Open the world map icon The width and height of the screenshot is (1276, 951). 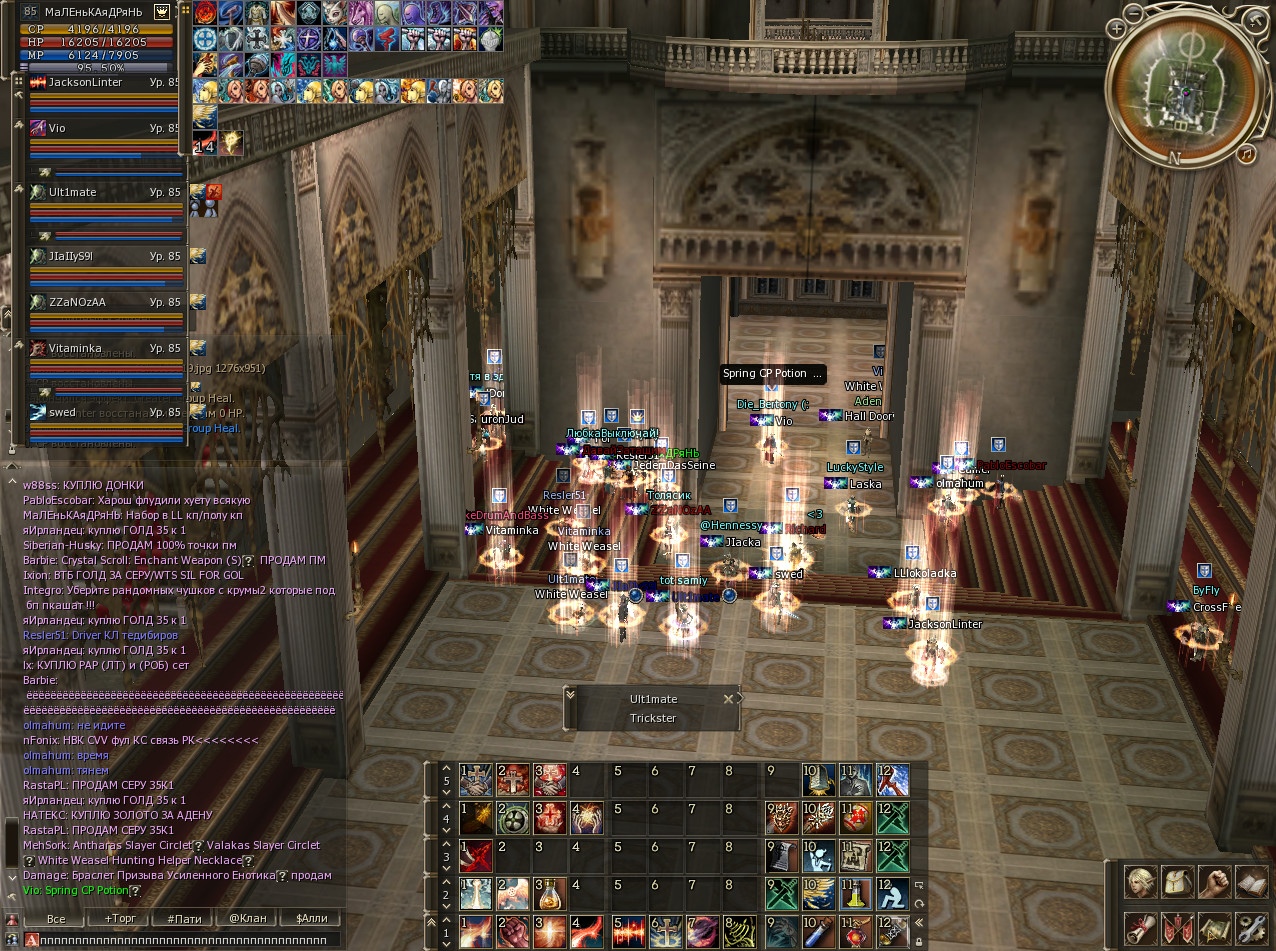point(1214,928)
